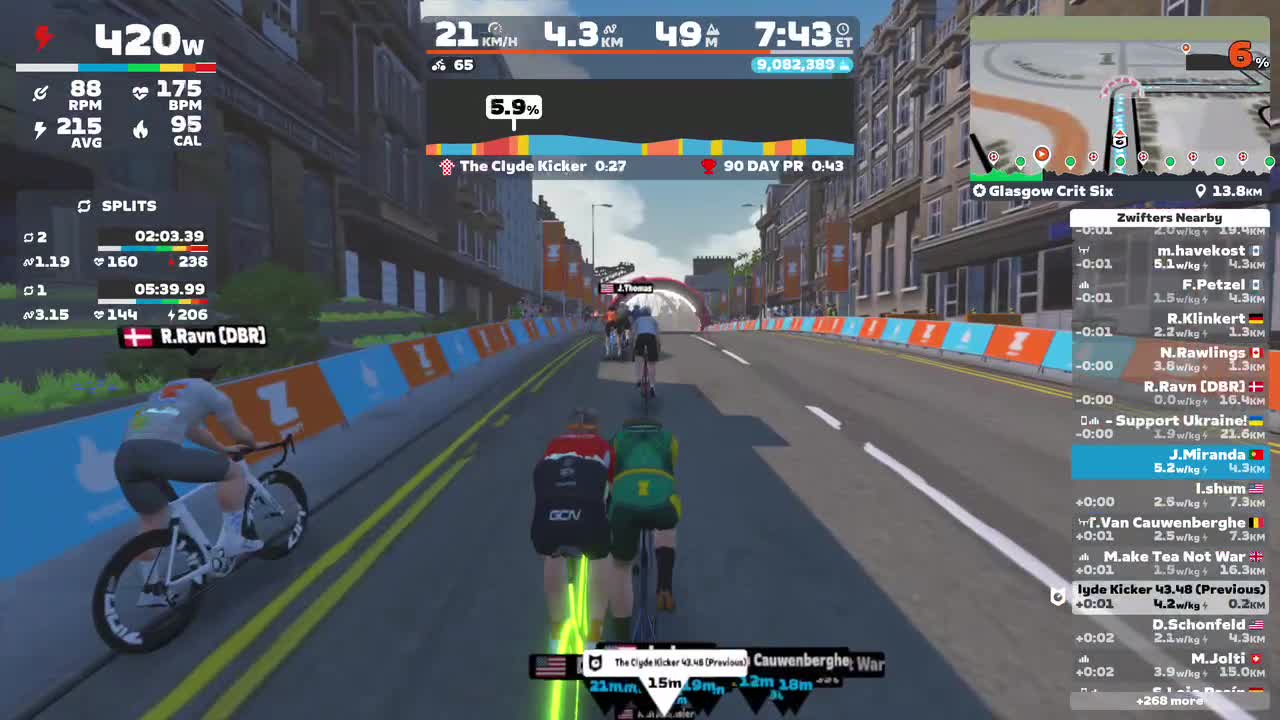Click the 6% grade indicator on the minimap
The width and height of the screenshot is (1280, 720).
point(1244,56)
